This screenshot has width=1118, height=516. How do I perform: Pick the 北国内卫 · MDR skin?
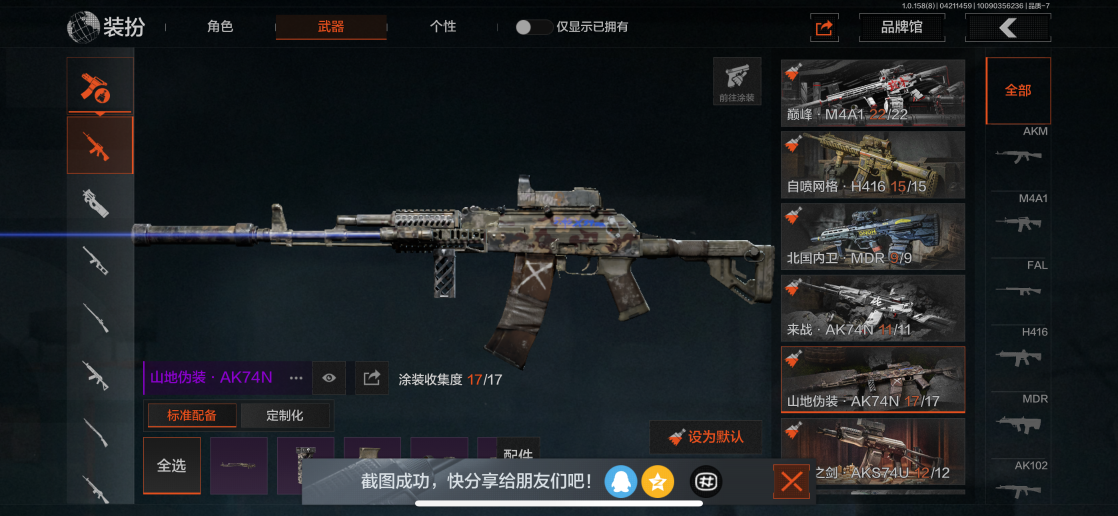tap(873, 236)
